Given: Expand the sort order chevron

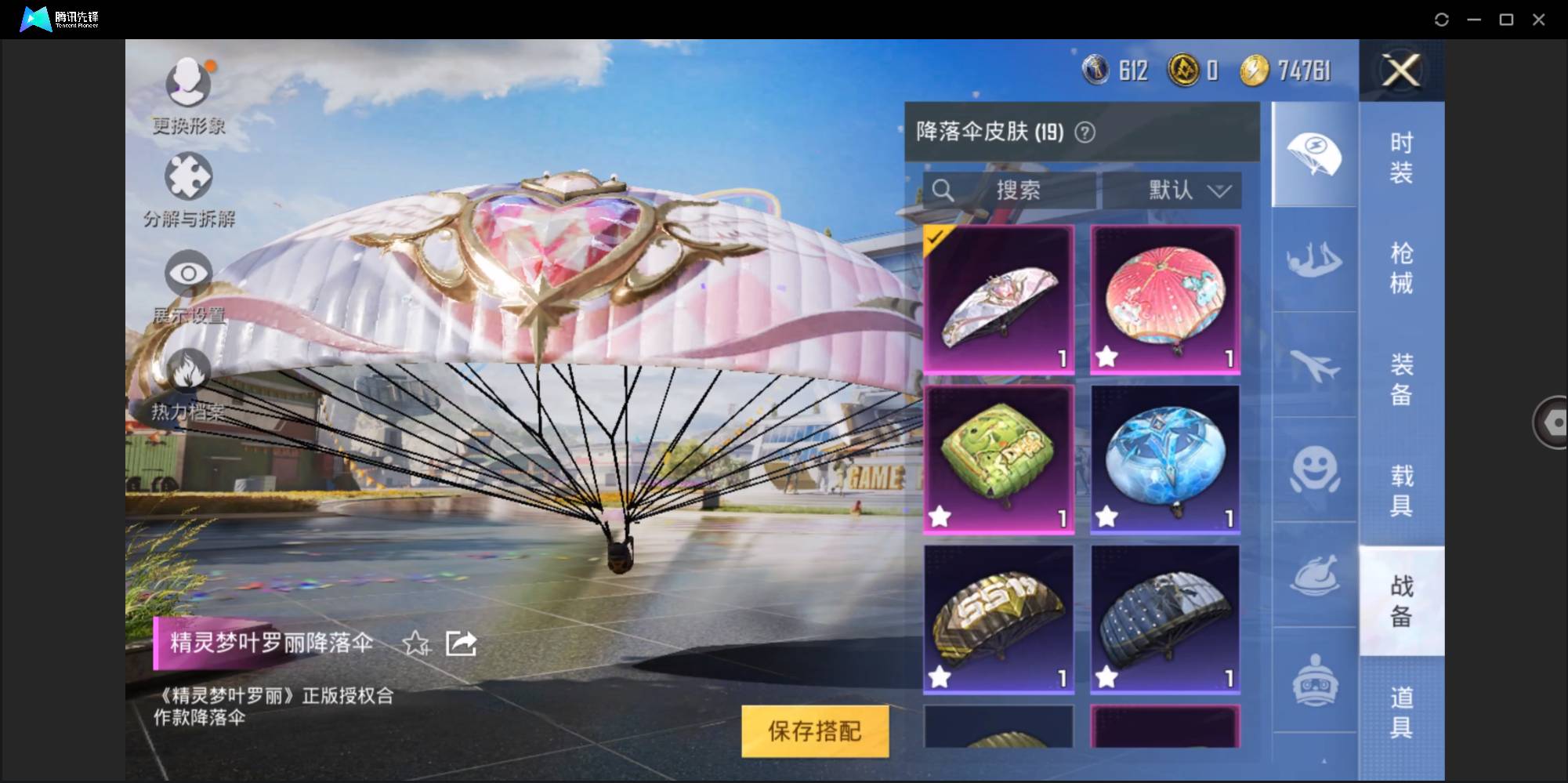Looking at the screenshot, I should pyautogui.click(x=1219, y=190).
